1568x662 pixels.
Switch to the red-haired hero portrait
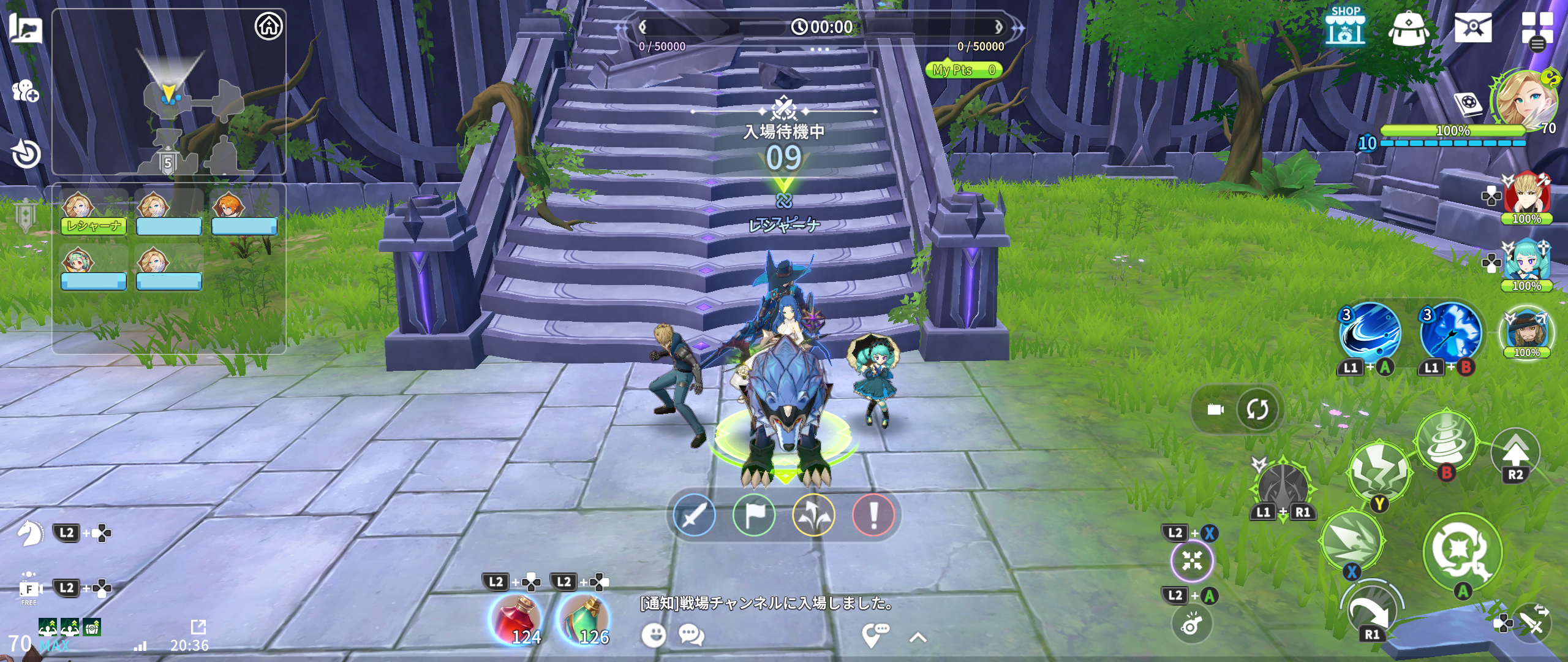[1527, 196]
